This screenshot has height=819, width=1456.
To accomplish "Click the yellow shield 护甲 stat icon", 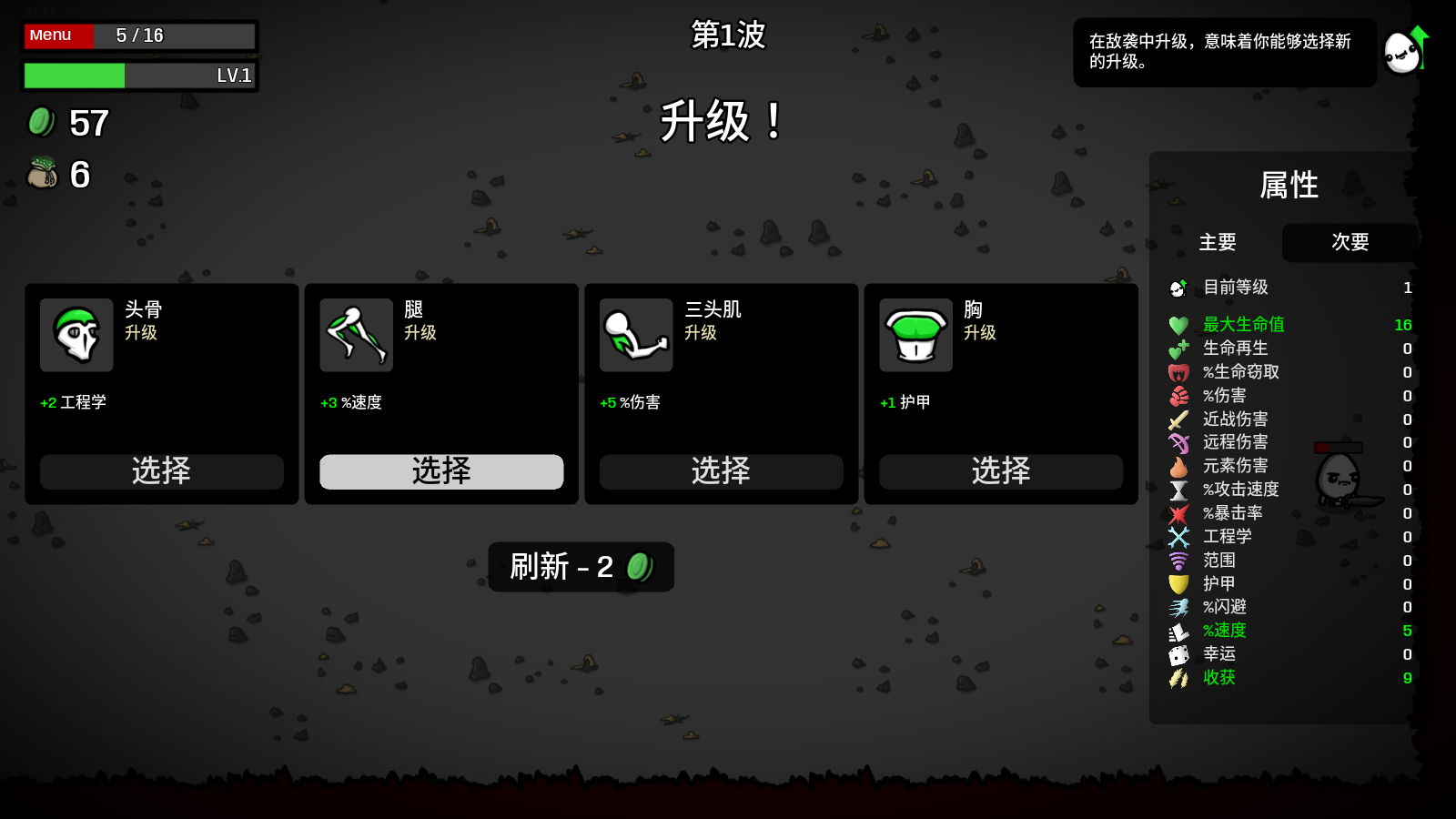I will click(1179, 583).
